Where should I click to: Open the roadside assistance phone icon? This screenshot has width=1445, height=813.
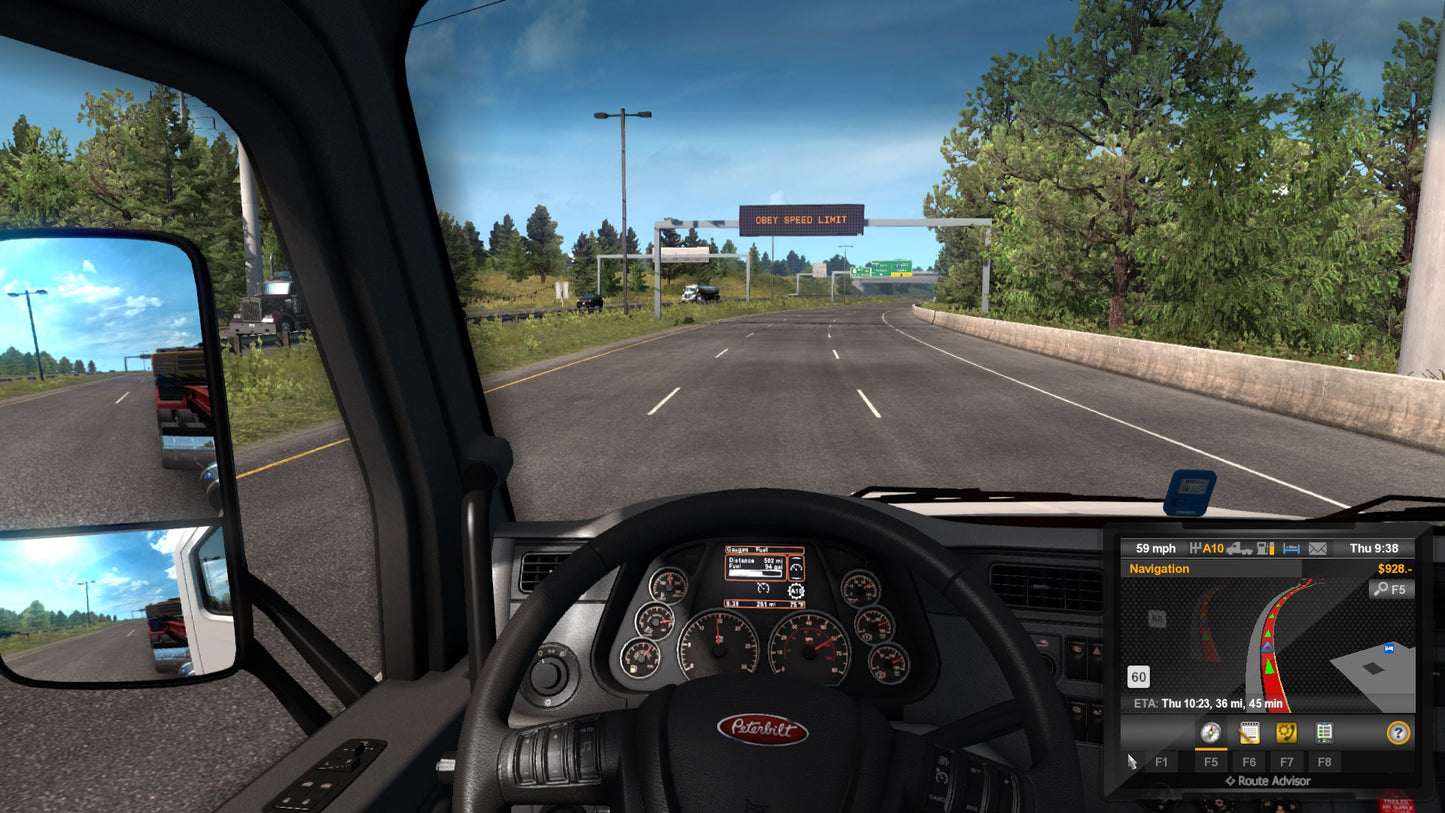tap(1287, 732)
